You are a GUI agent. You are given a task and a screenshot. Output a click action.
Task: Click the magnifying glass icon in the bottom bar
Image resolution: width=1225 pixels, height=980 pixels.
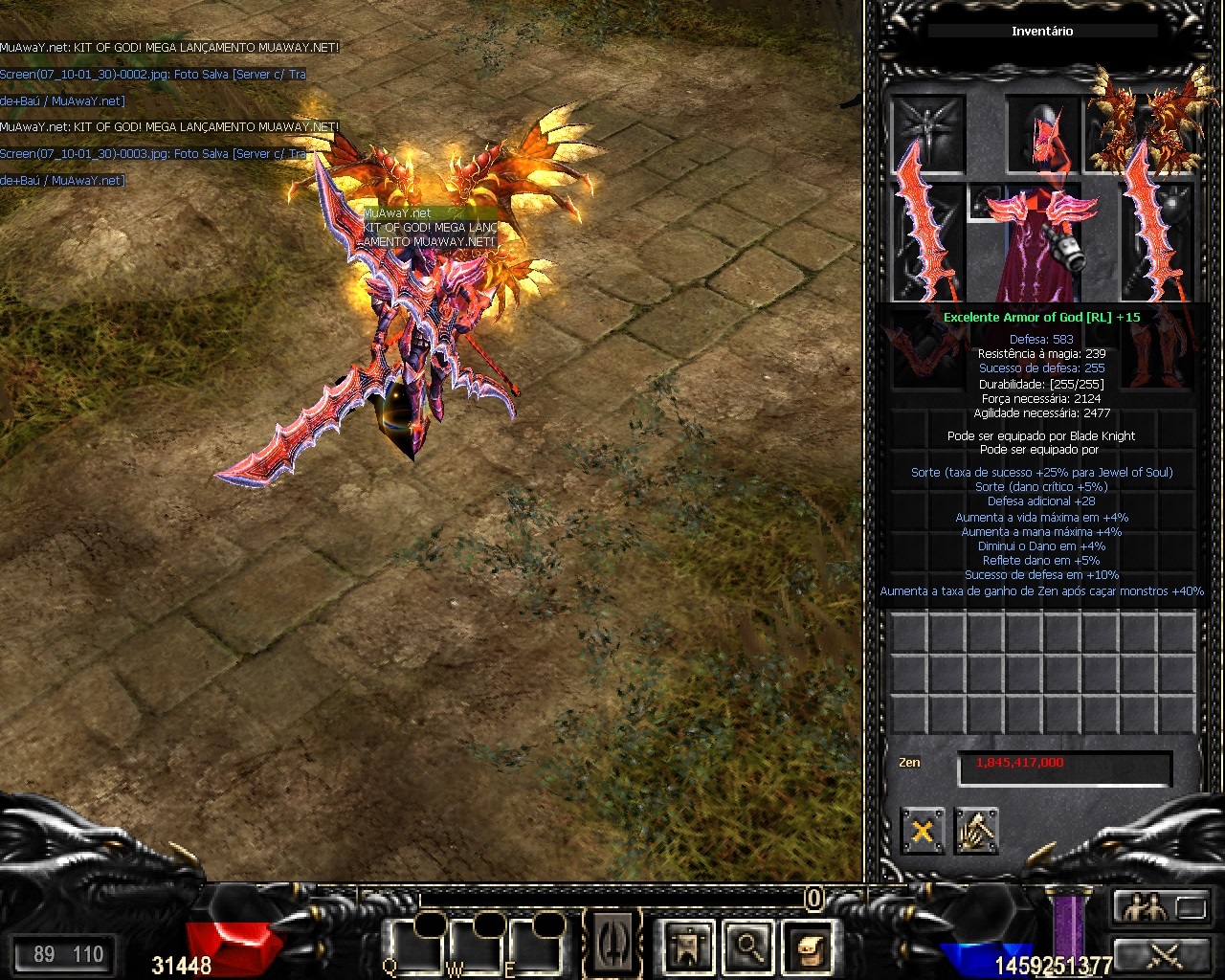747,947
